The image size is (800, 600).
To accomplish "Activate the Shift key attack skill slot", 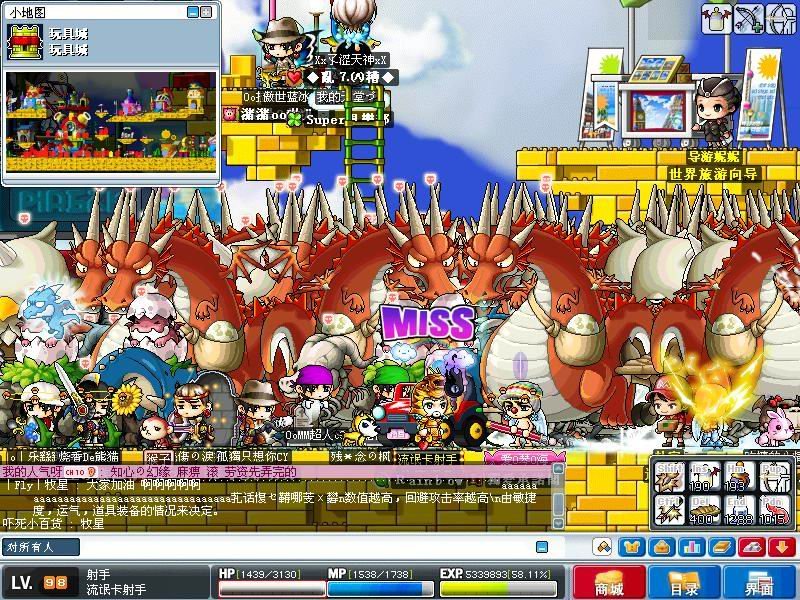I will pos(672,474).
